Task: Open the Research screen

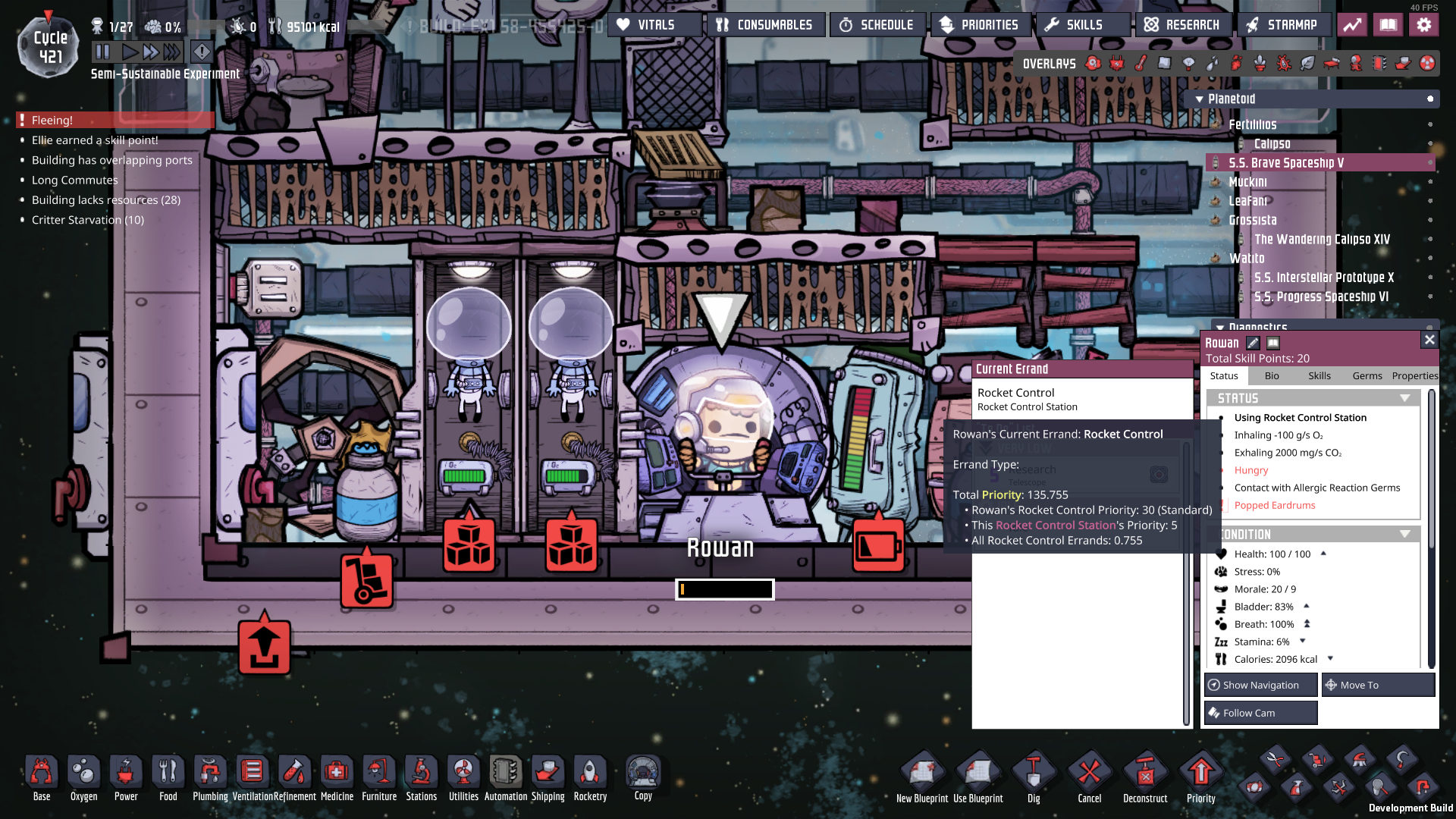Action: [1182, 24]
